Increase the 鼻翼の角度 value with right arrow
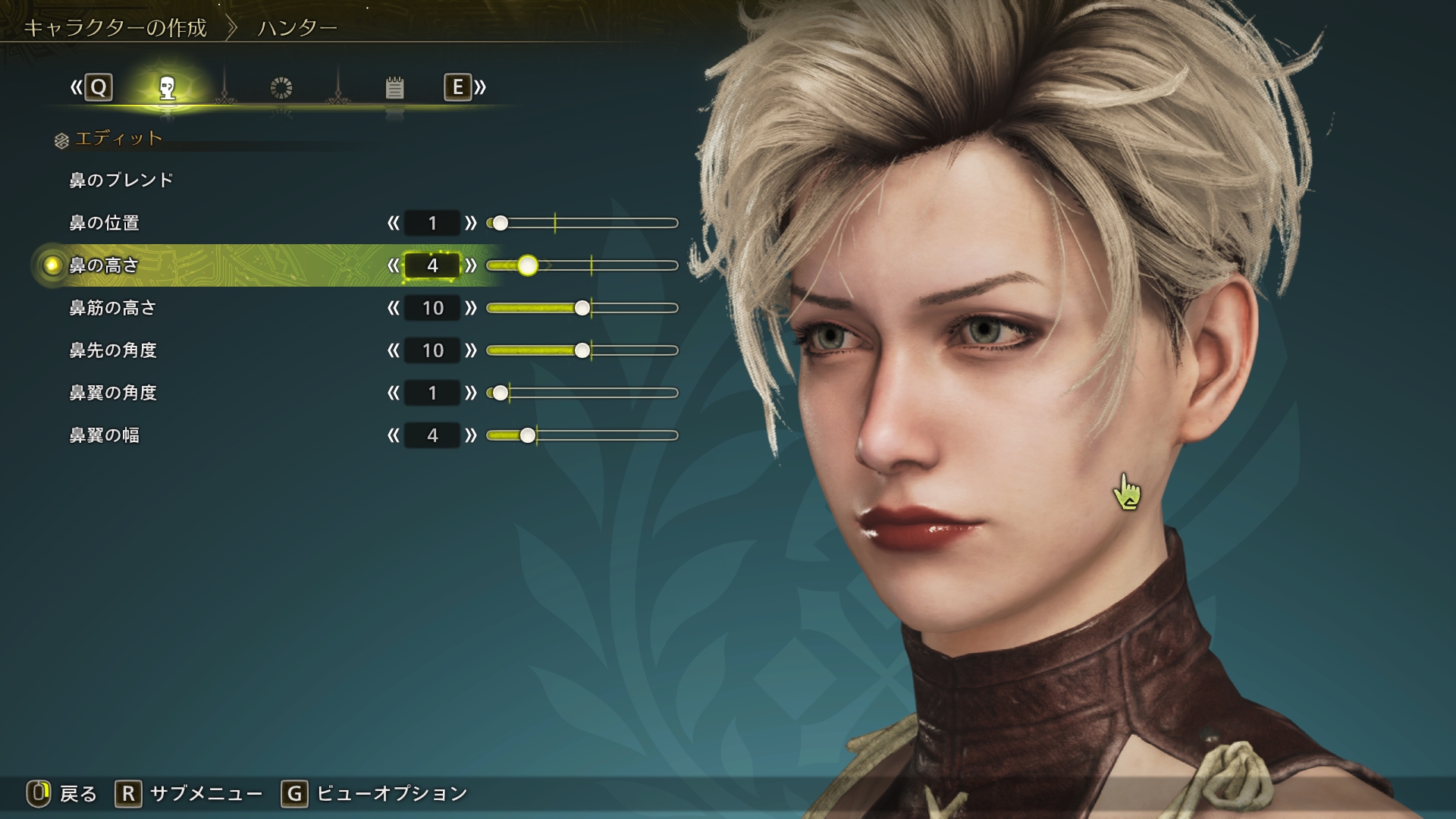The image size is (1456, 819). 471,393
